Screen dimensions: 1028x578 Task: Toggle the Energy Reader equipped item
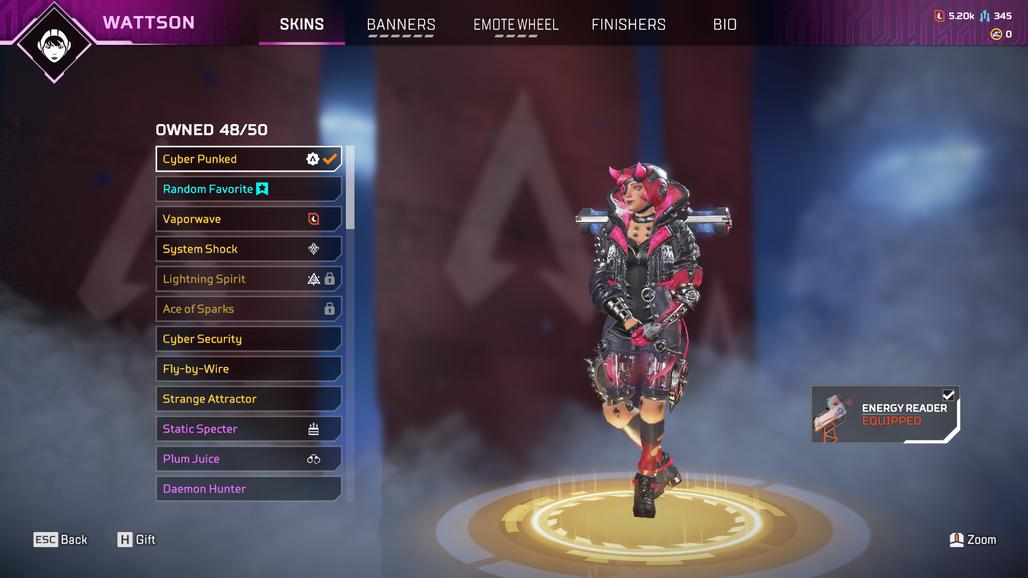coord(885,415)
